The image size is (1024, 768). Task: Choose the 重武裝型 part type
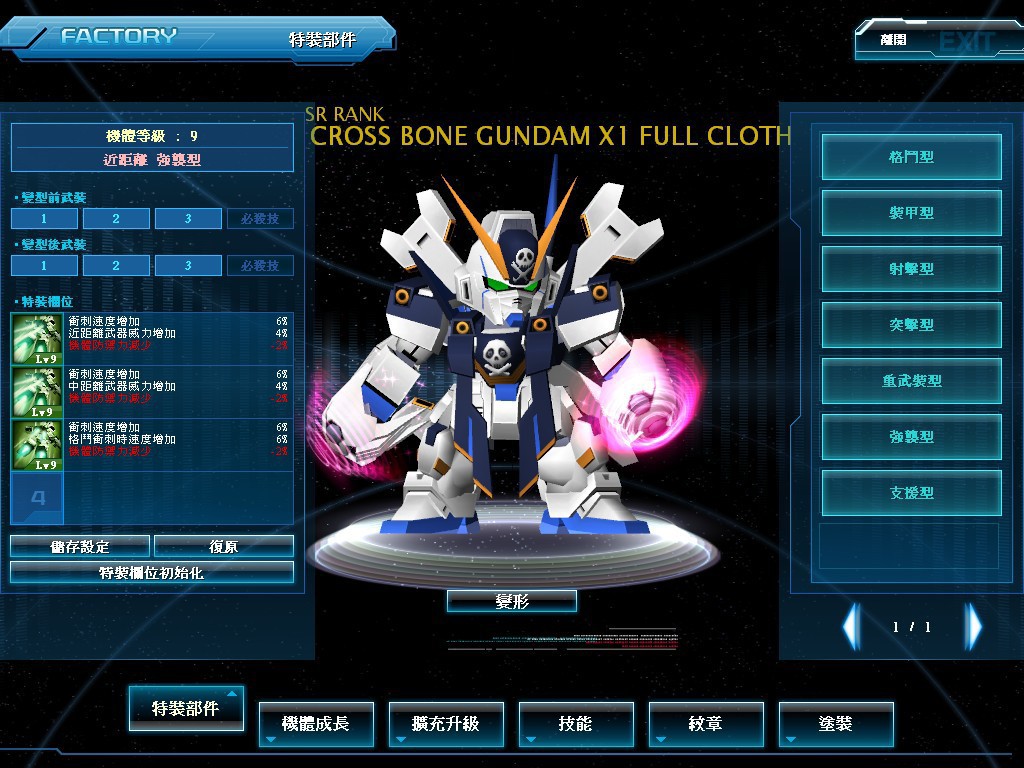(x=911, y=381)
